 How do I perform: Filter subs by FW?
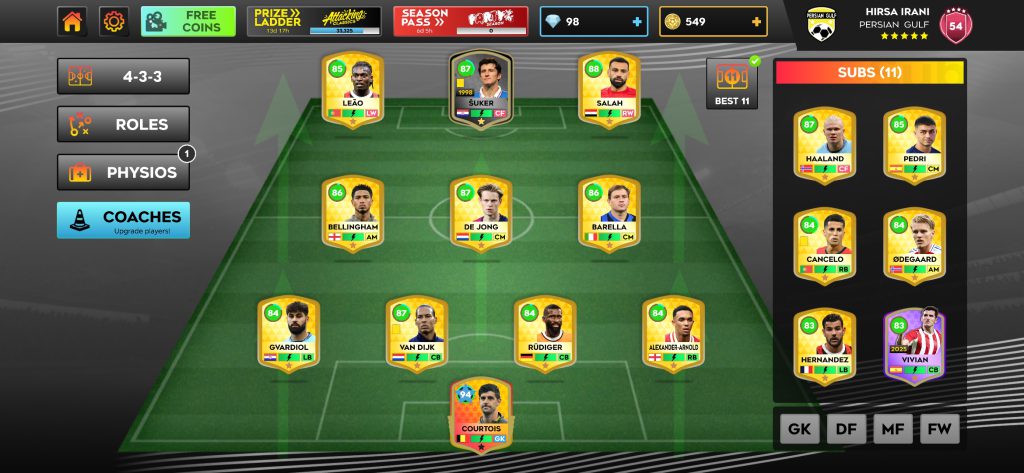click(x=939, y=429)
